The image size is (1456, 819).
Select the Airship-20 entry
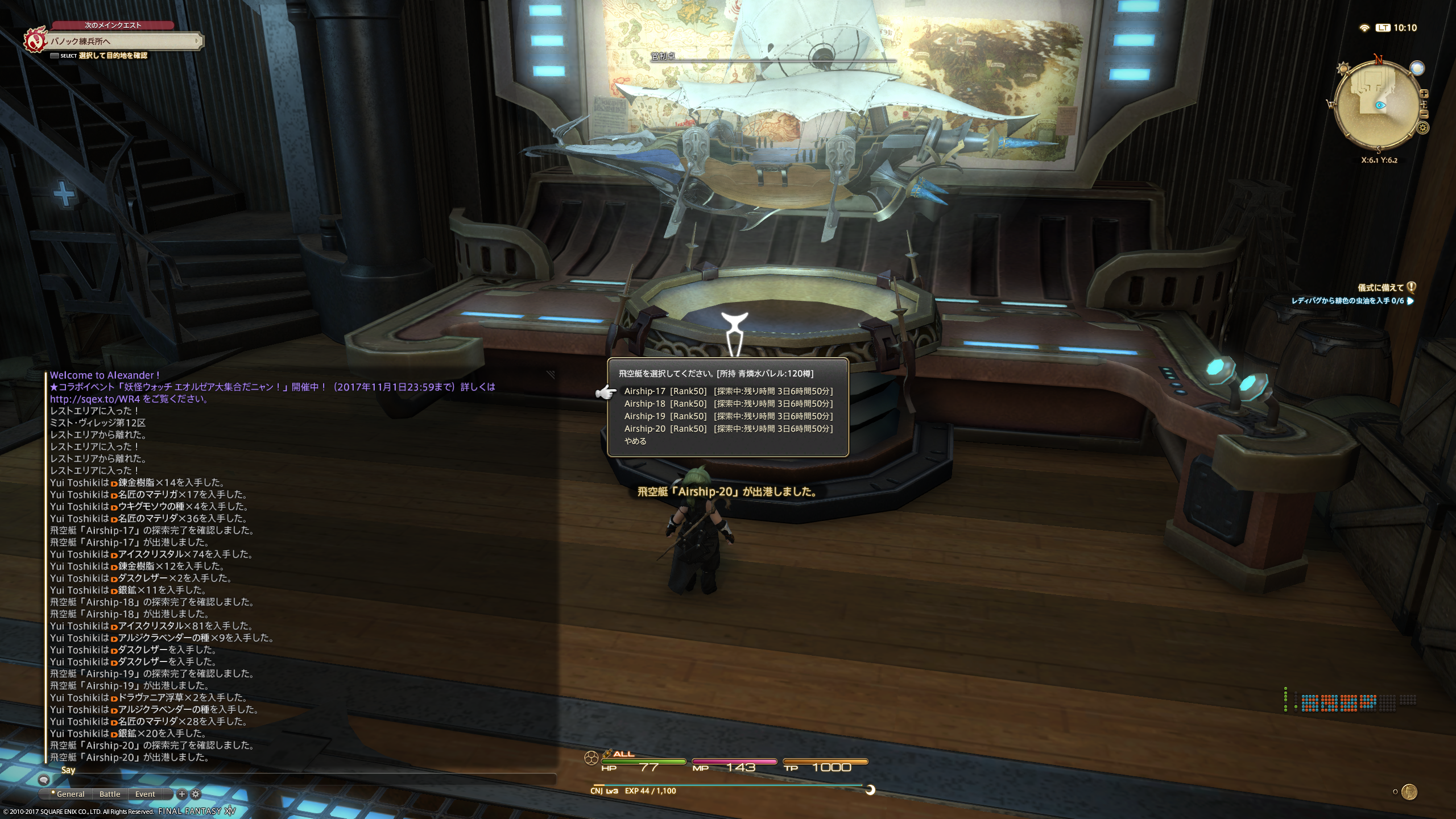click(727, 429)
